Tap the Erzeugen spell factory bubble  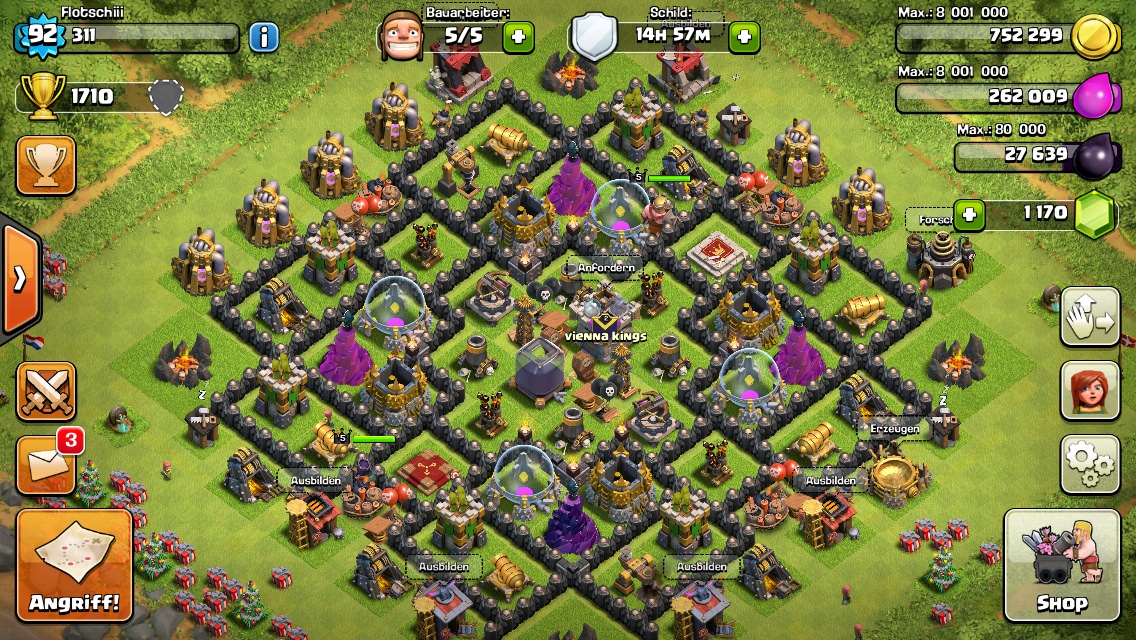click(x=894, y=427)
